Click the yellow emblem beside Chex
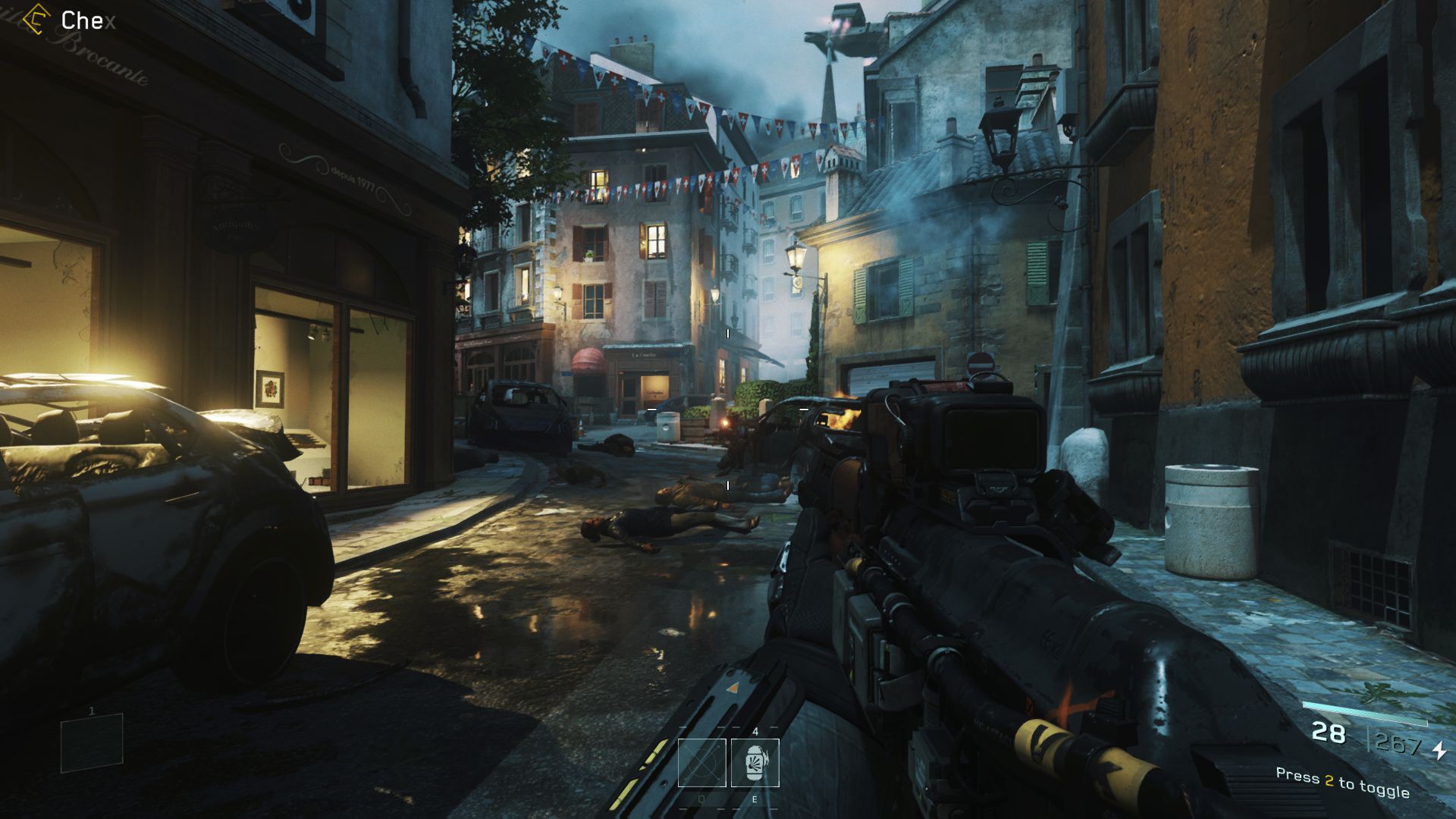This screenshot has width=1456, height=819. (36, 20)
